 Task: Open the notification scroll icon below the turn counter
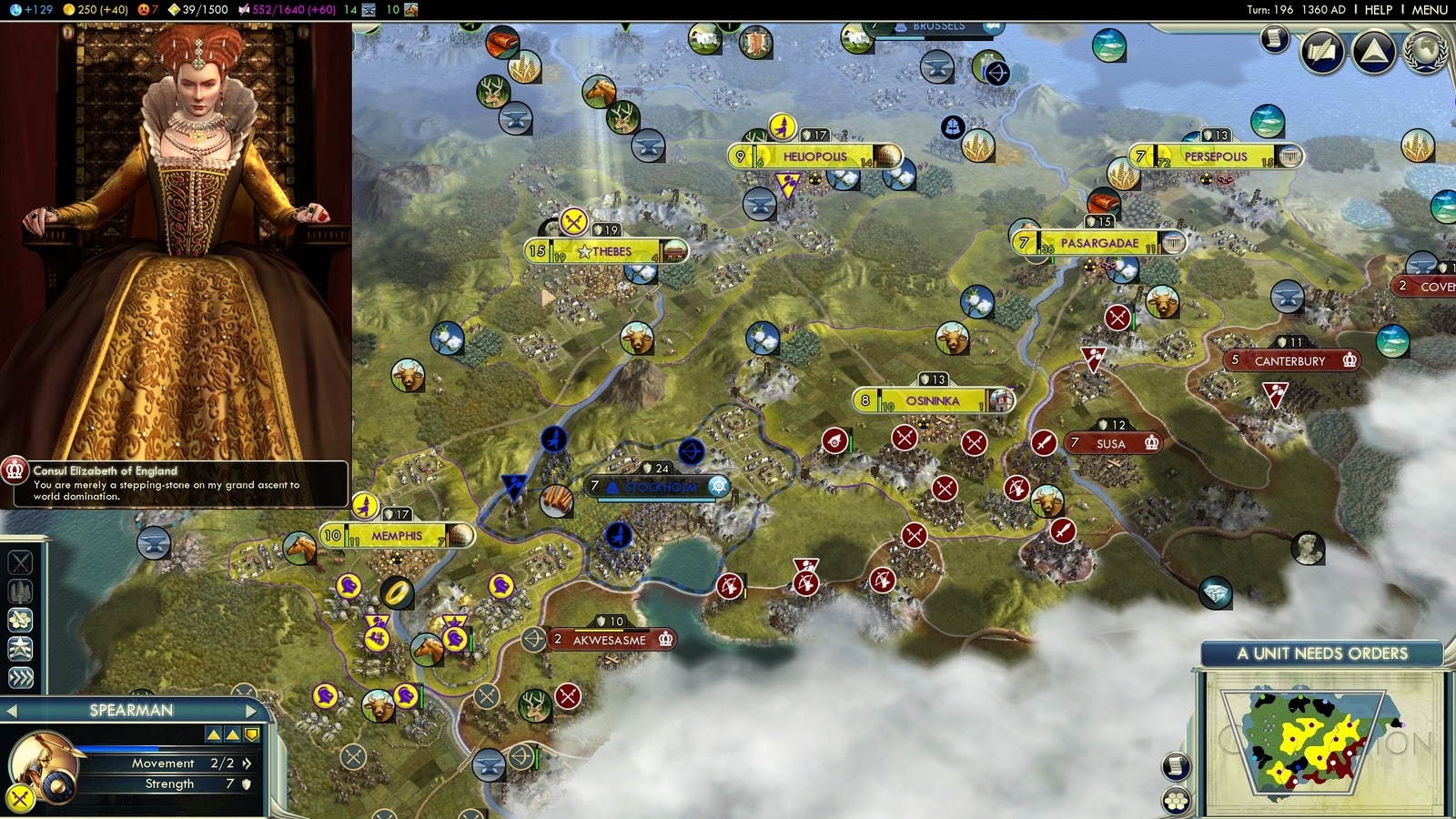tap(1274, 41)
